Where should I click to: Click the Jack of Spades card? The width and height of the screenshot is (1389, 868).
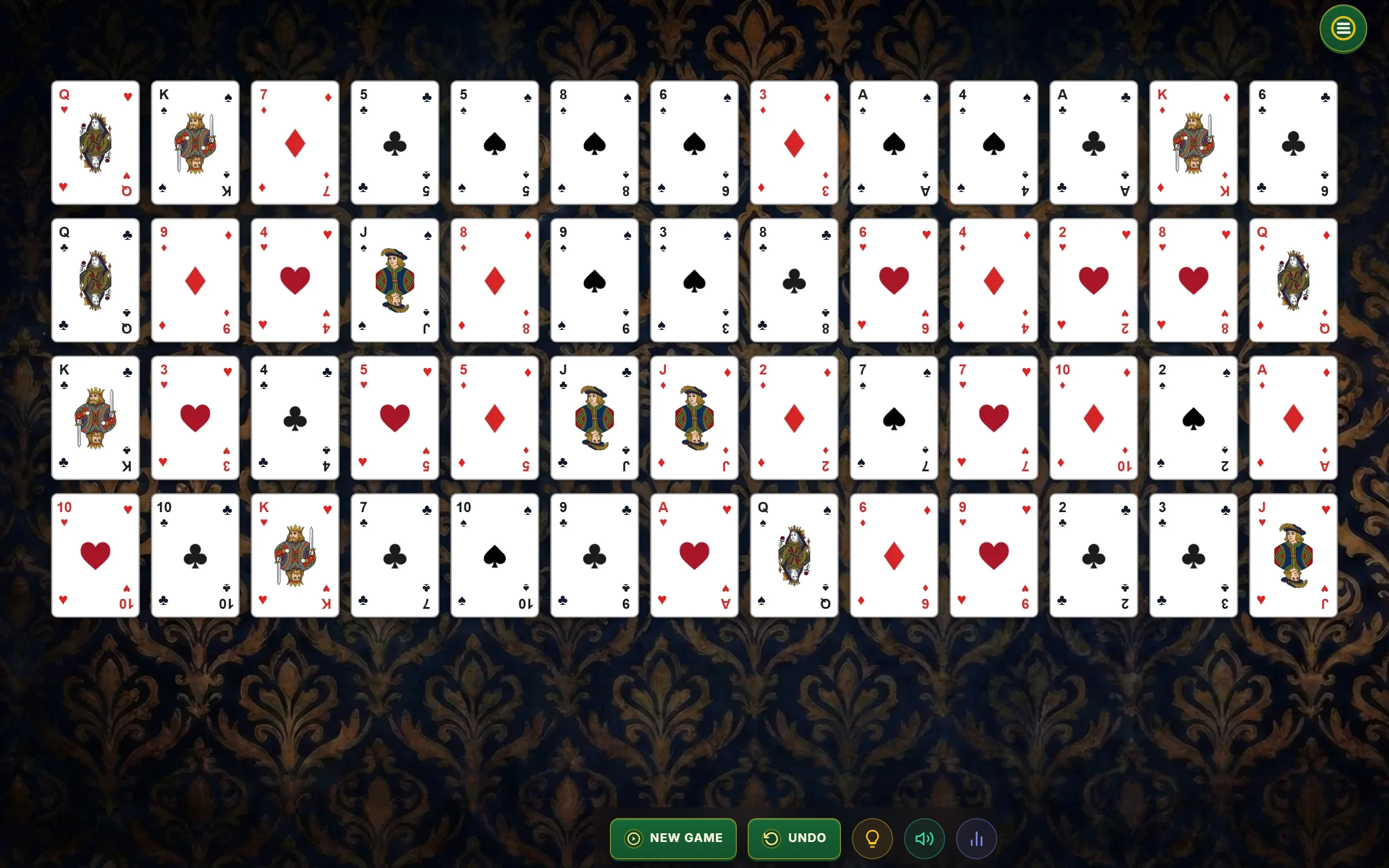395,280
